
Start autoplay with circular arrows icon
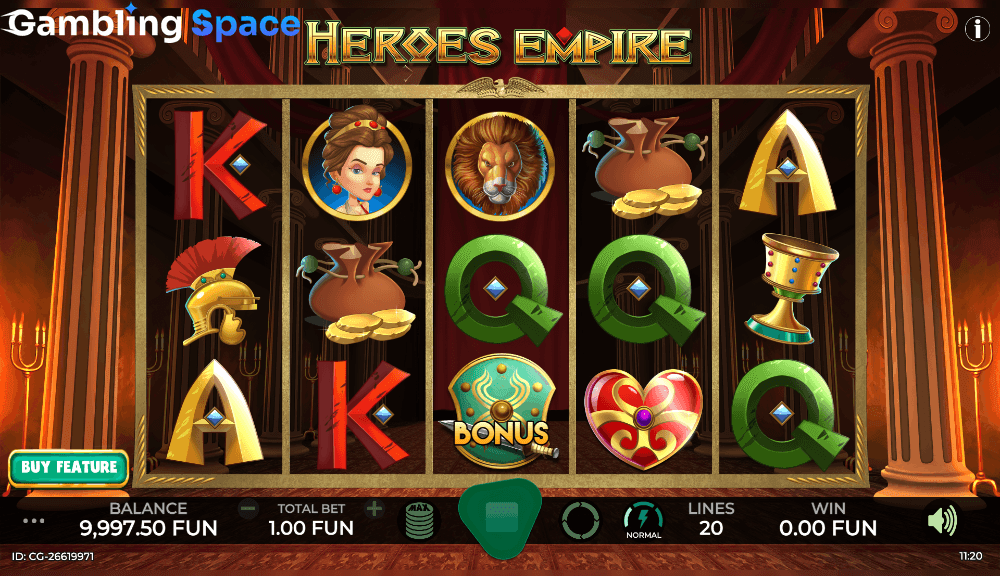[x=580, y=520]
